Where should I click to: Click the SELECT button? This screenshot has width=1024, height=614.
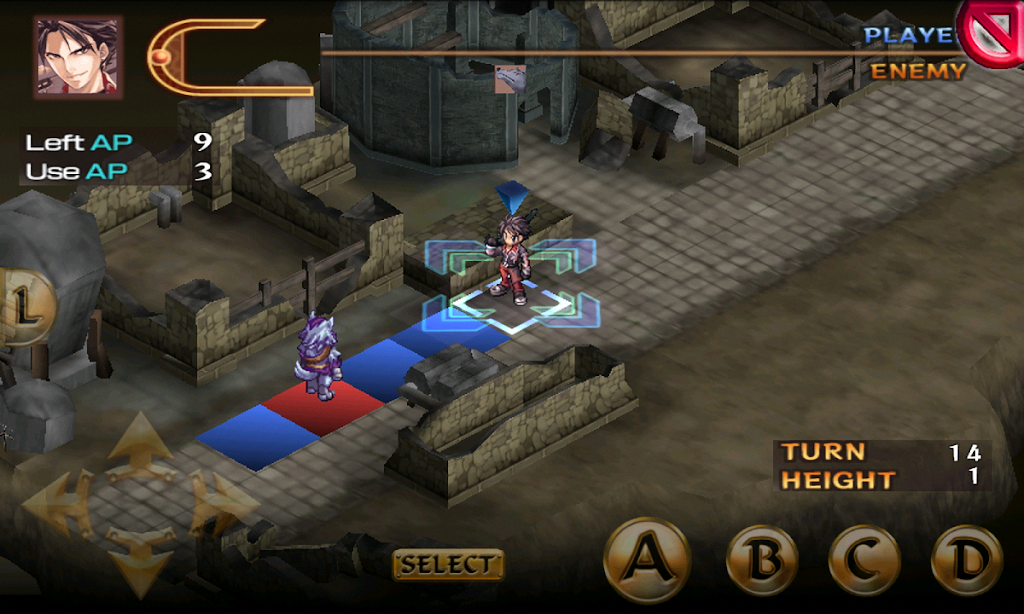coord(448,564)
